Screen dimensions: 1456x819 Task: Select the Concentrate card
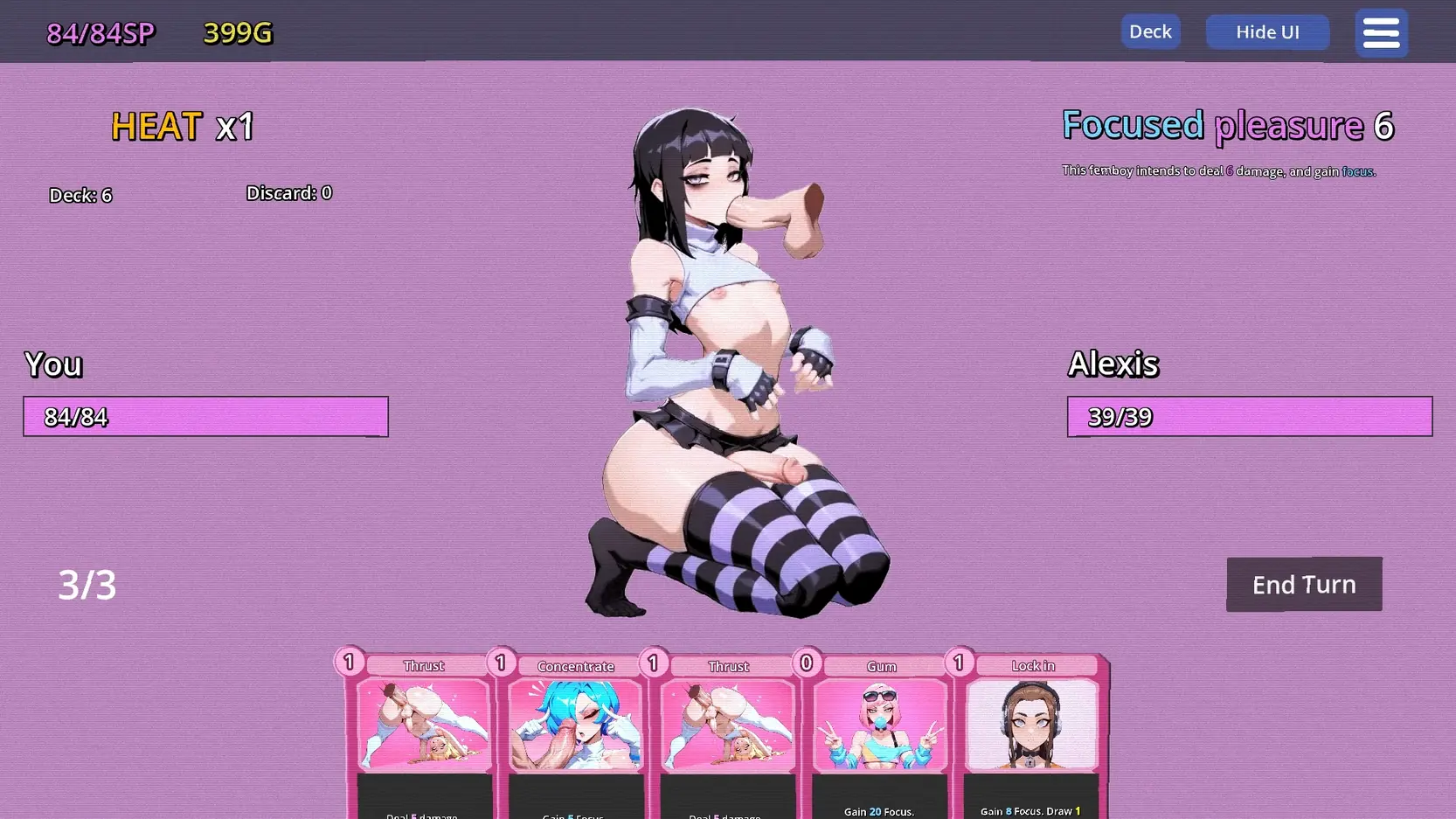tap(575, 734)
